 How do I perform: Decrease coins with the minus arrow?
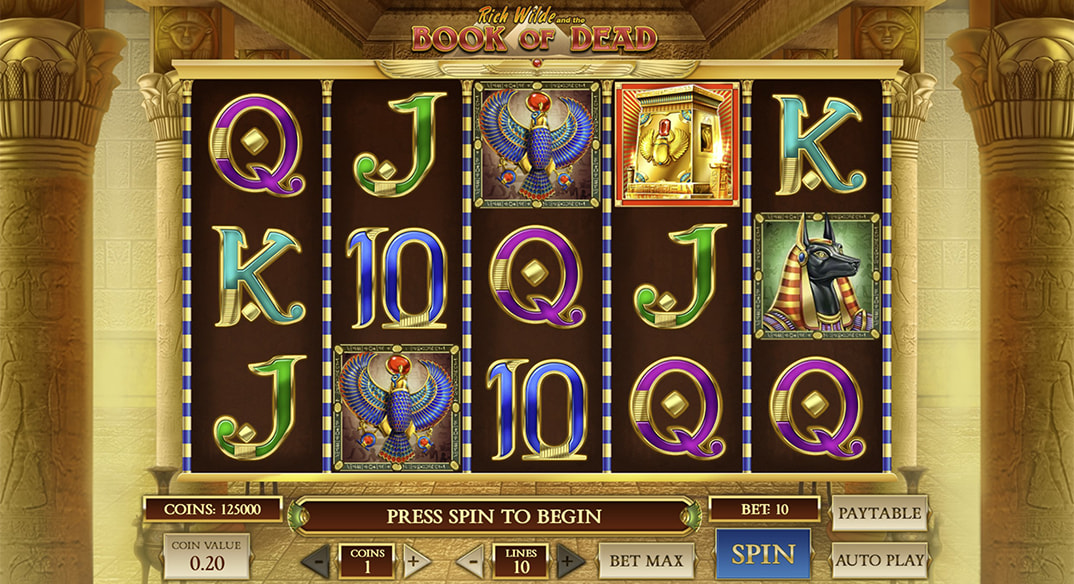(317, 560)
